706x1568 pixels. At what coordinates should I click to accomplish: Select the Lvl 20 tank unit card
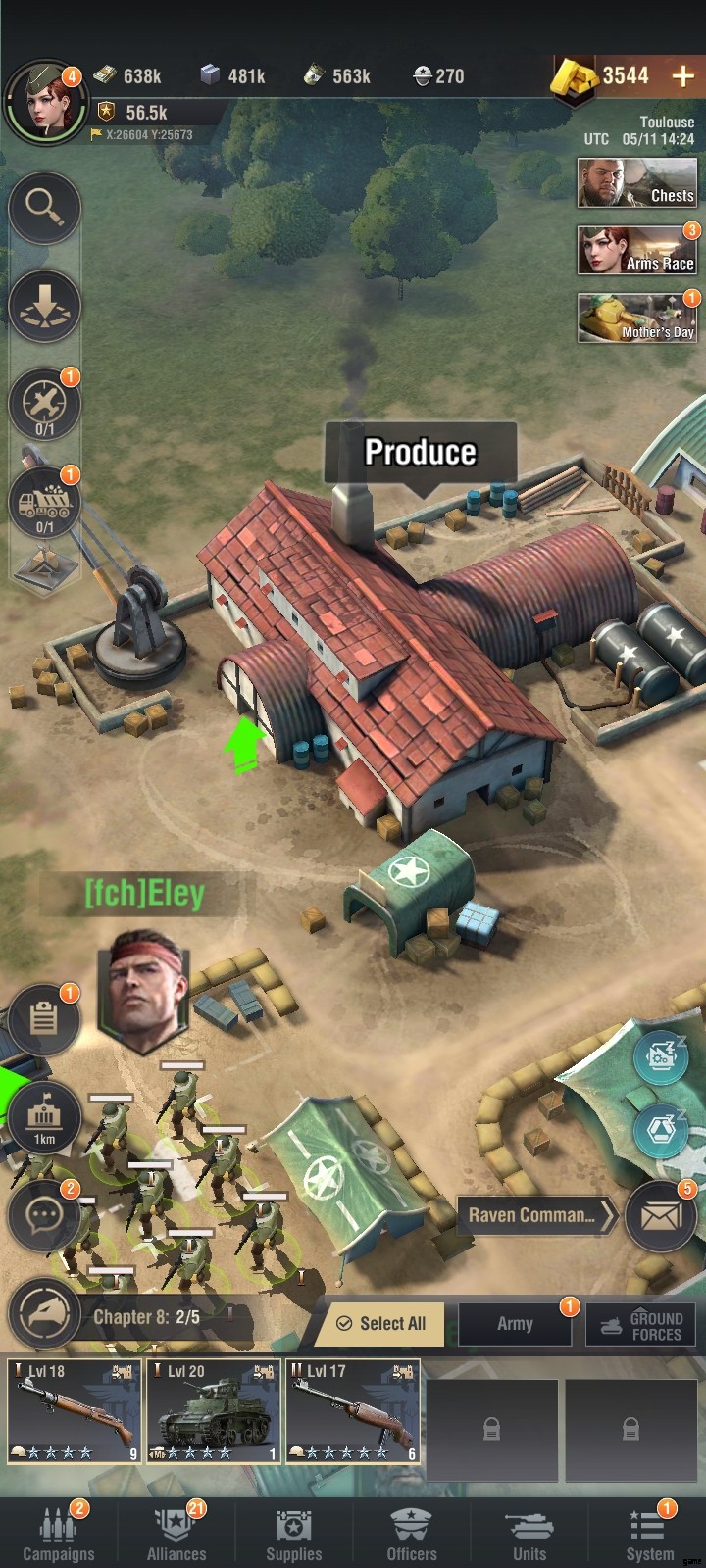pos(214,1411)
